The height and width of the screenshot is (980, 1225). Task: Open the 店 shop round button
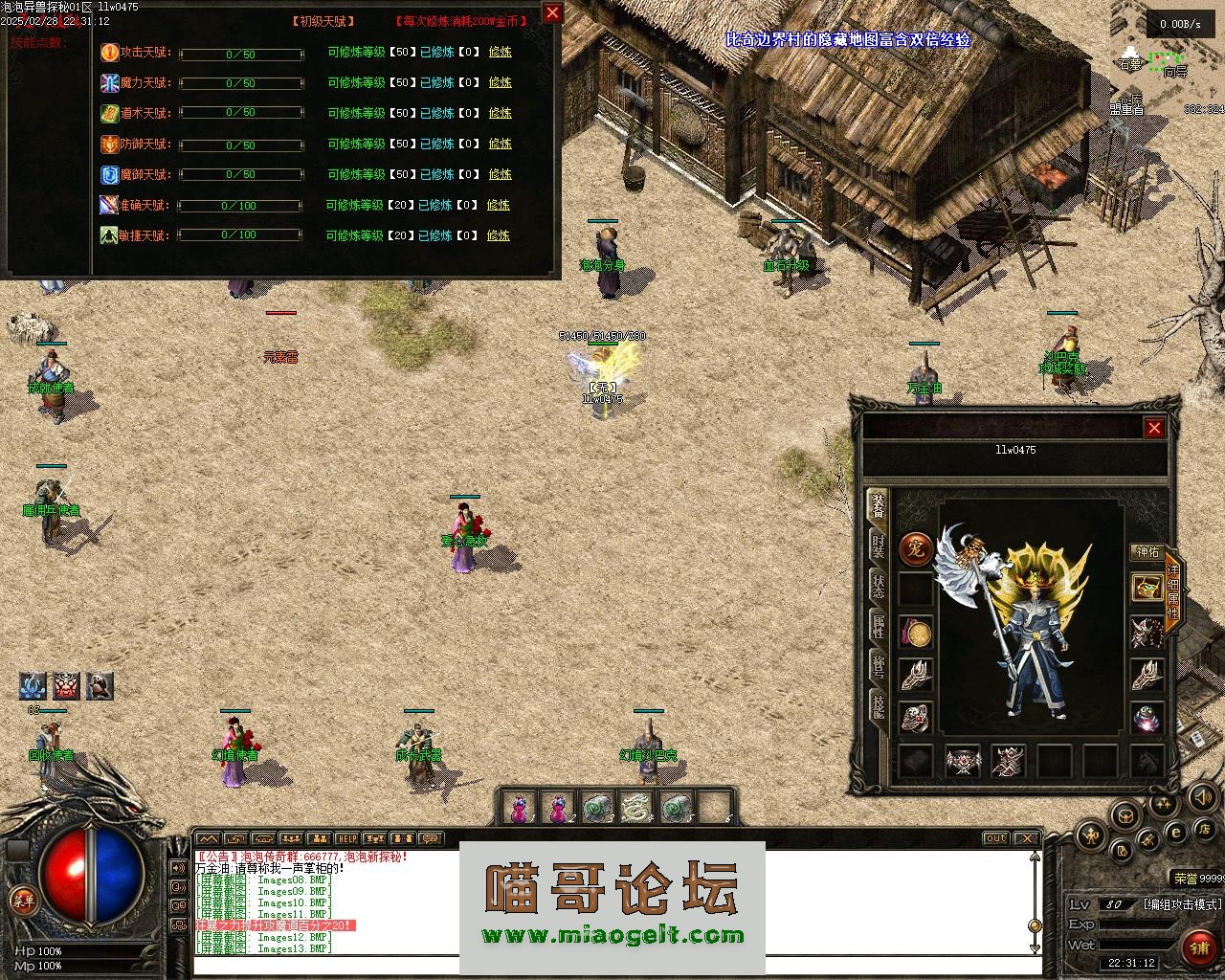pyautogui.click(x=1205, y=828)
